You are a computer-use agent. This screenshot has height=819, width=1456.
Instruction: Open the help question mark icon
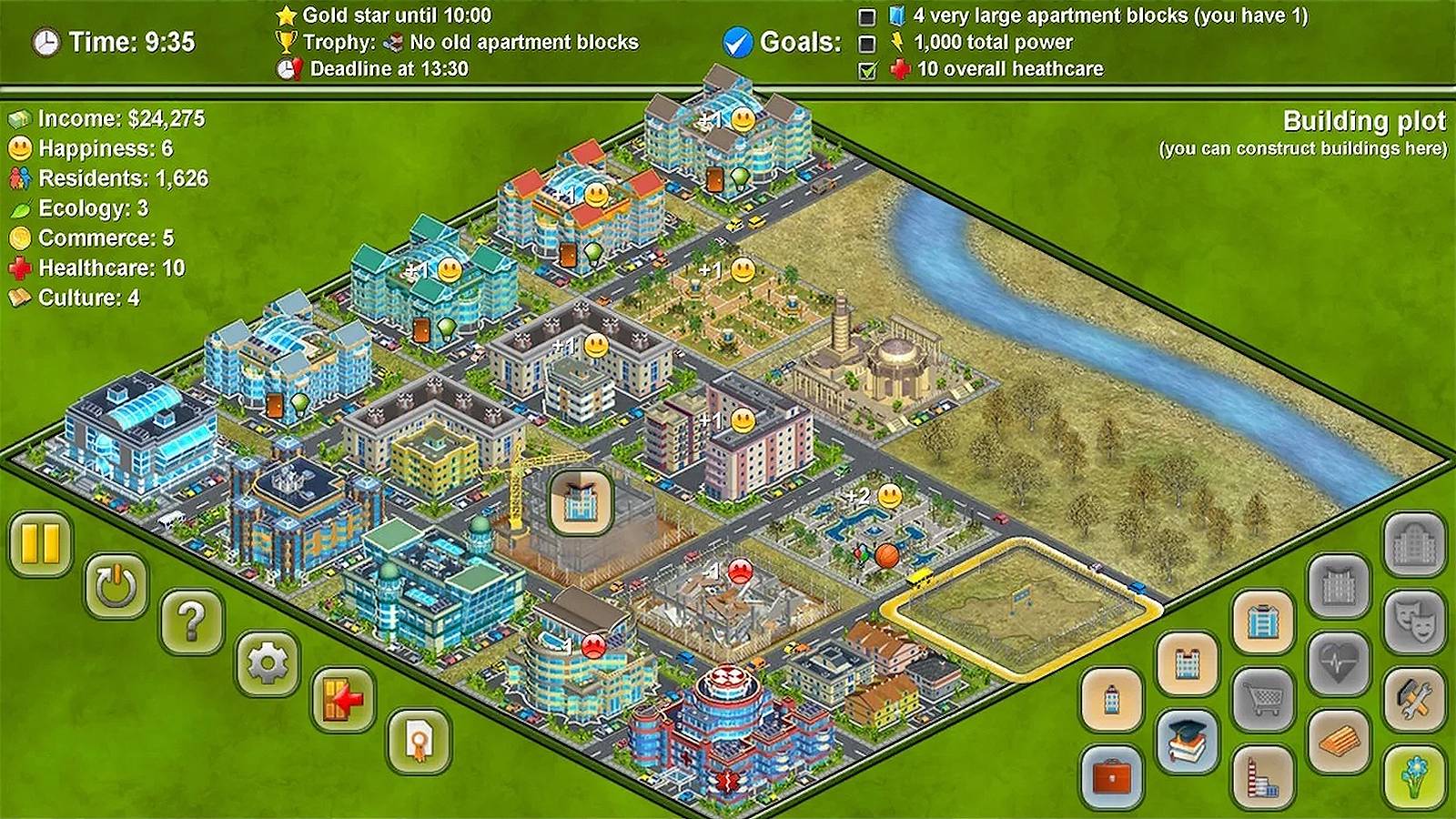pos(193,622)
